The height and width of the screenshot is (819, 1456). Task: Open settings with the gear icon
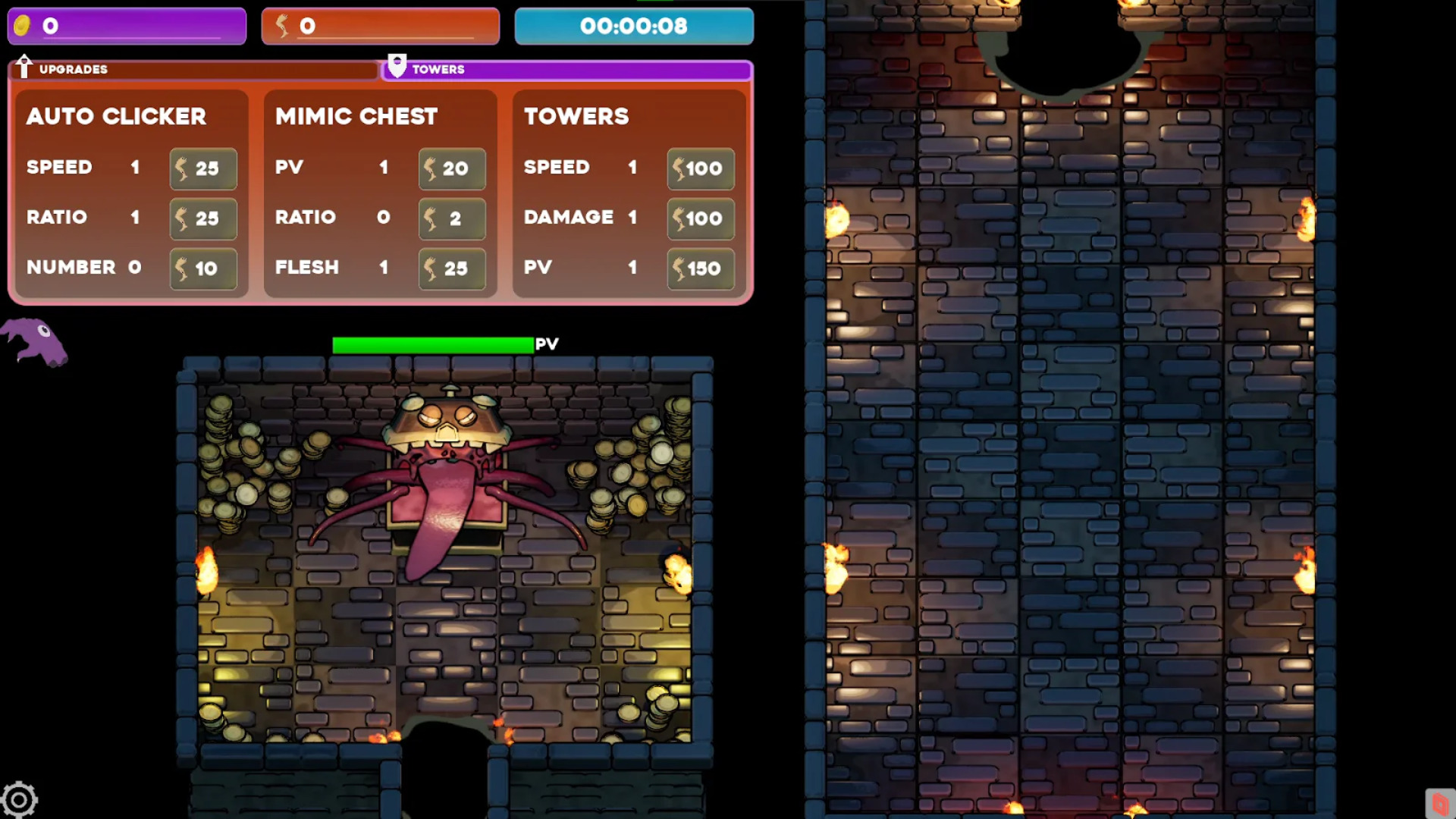point(19,799)
